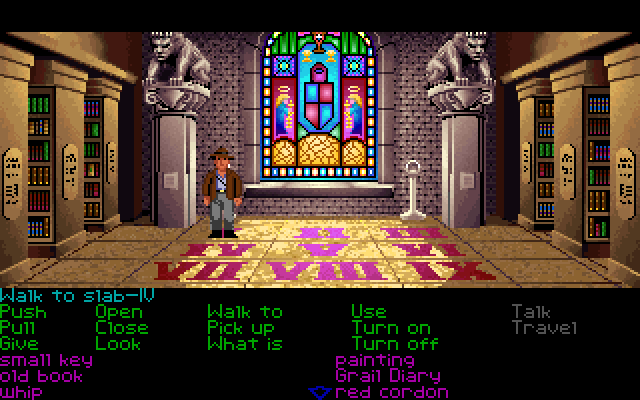Choose the old book inventory item

pos(42,376)
